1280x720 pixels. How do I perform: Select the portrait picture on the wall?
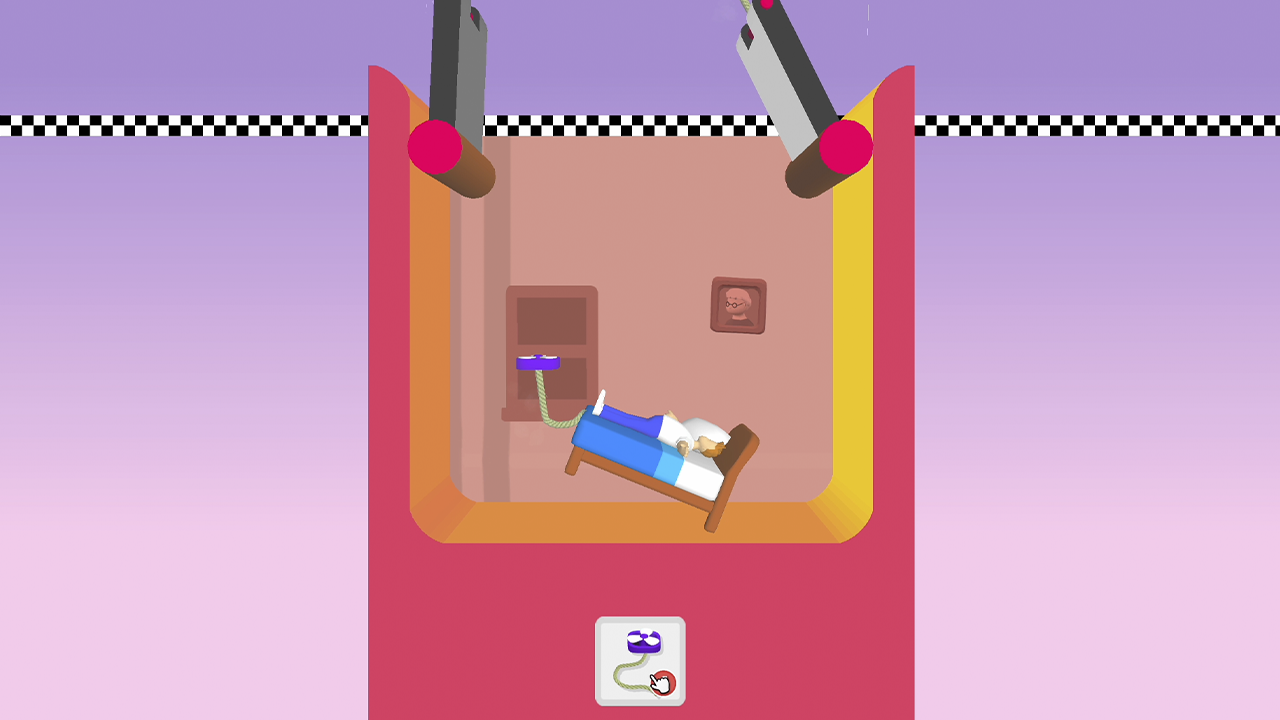pos(739,307)
